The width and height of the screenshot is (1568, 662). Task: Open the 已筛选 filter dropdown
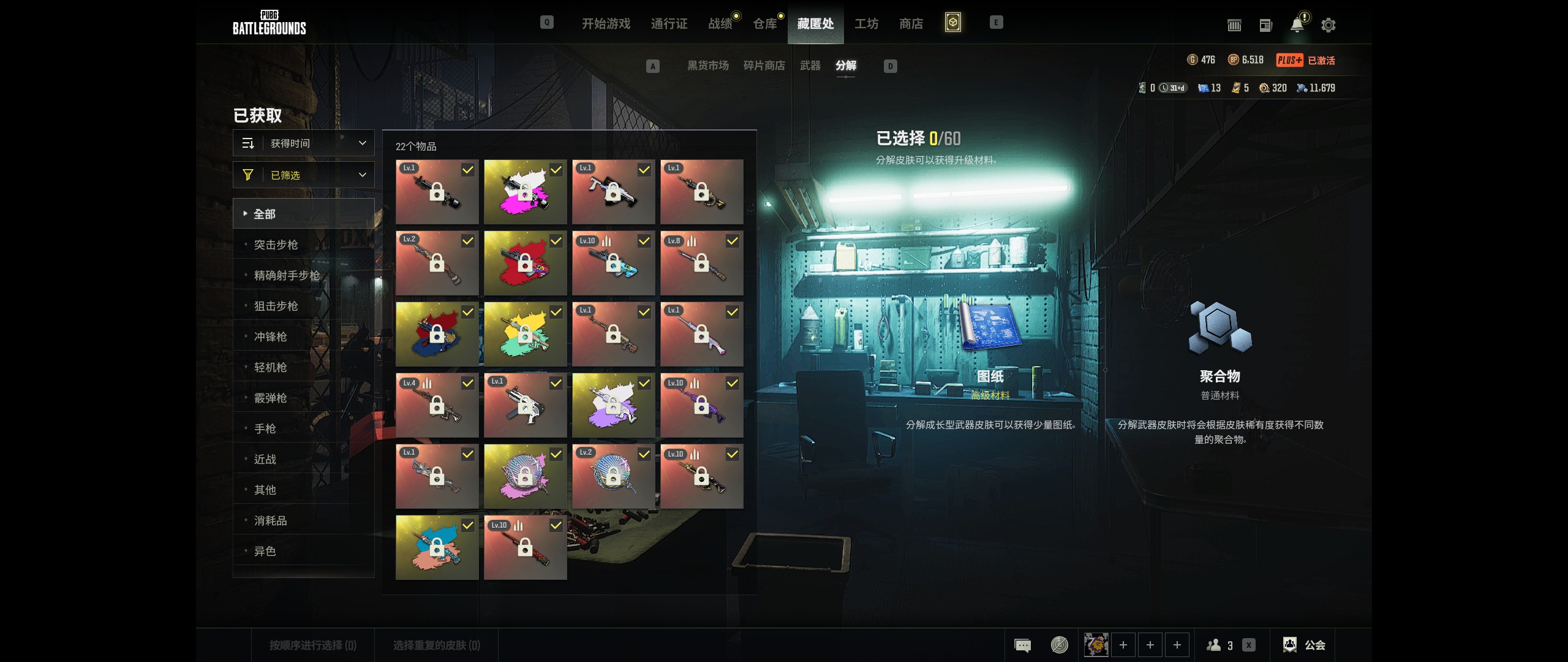tap(304, 175)
